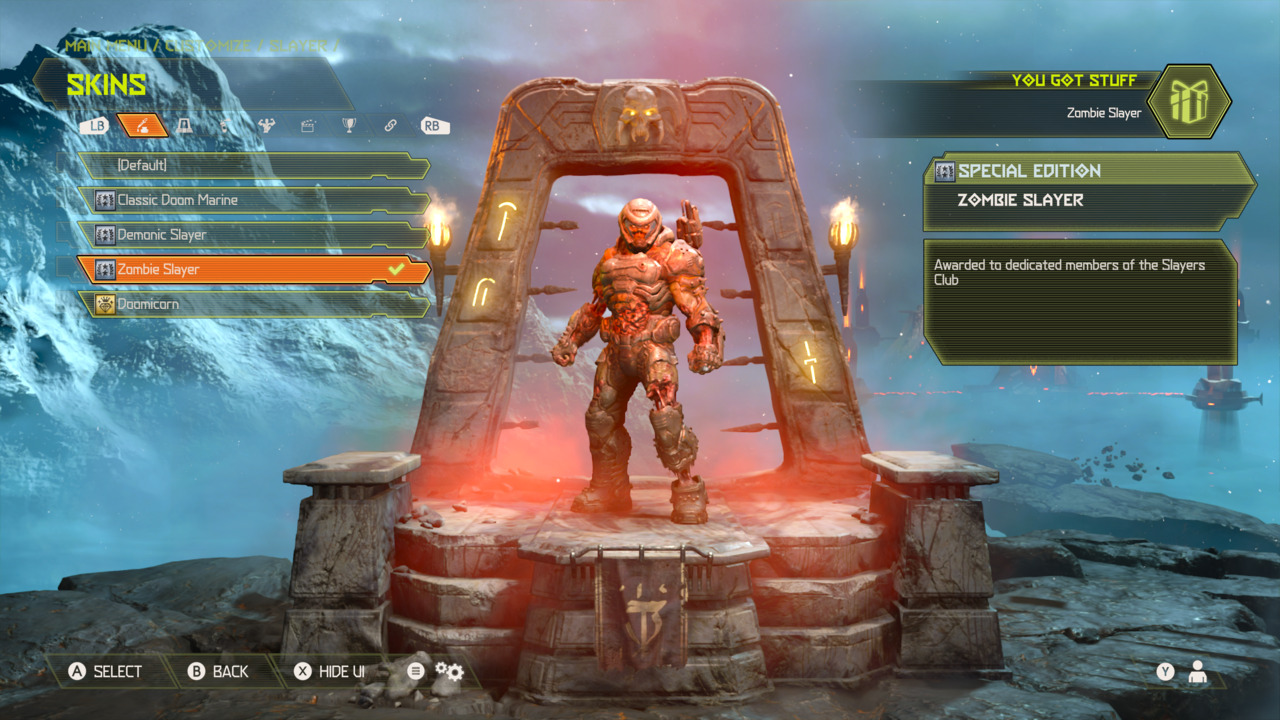Open the gift box reward icon

[1191, 101]
